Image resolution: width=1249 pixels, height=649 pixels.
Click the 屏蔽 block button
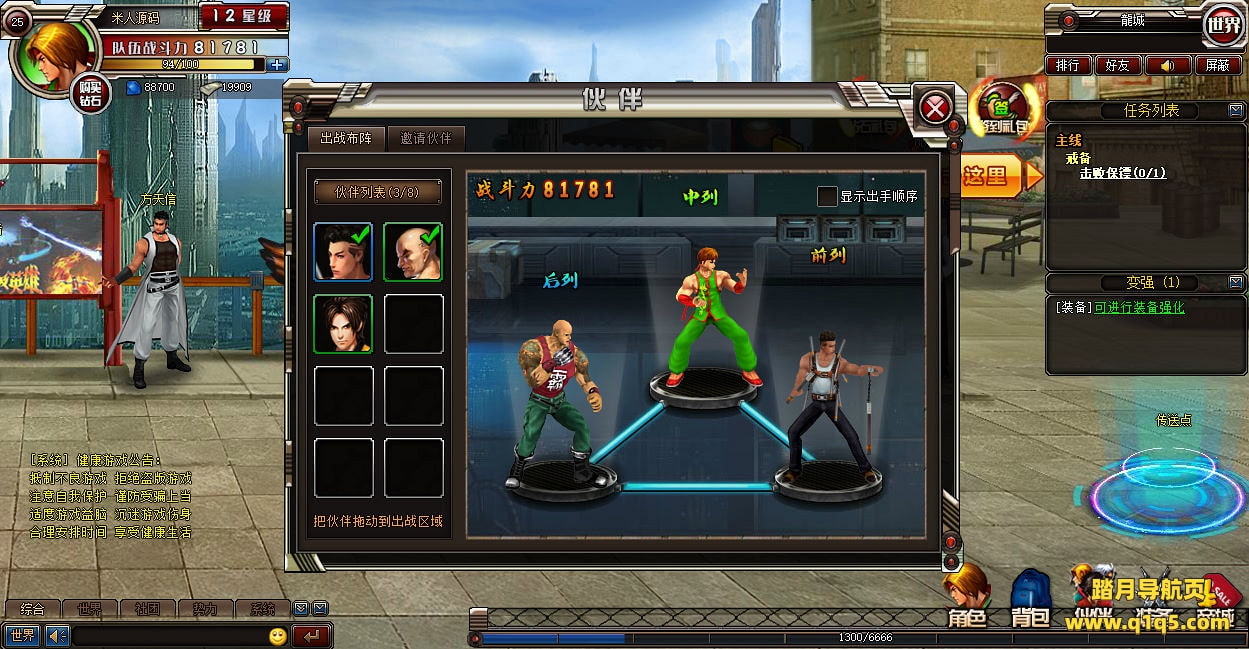click(1217, 65)
